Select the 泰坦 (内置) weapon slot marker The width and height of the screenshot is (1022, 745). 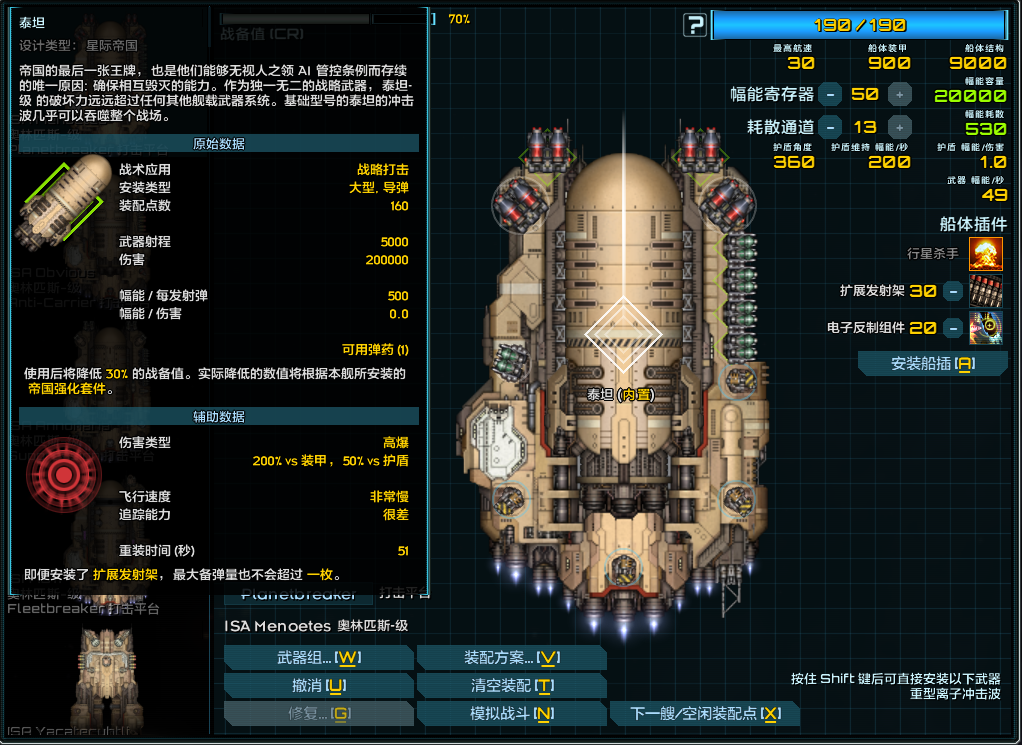coord(623,333)
